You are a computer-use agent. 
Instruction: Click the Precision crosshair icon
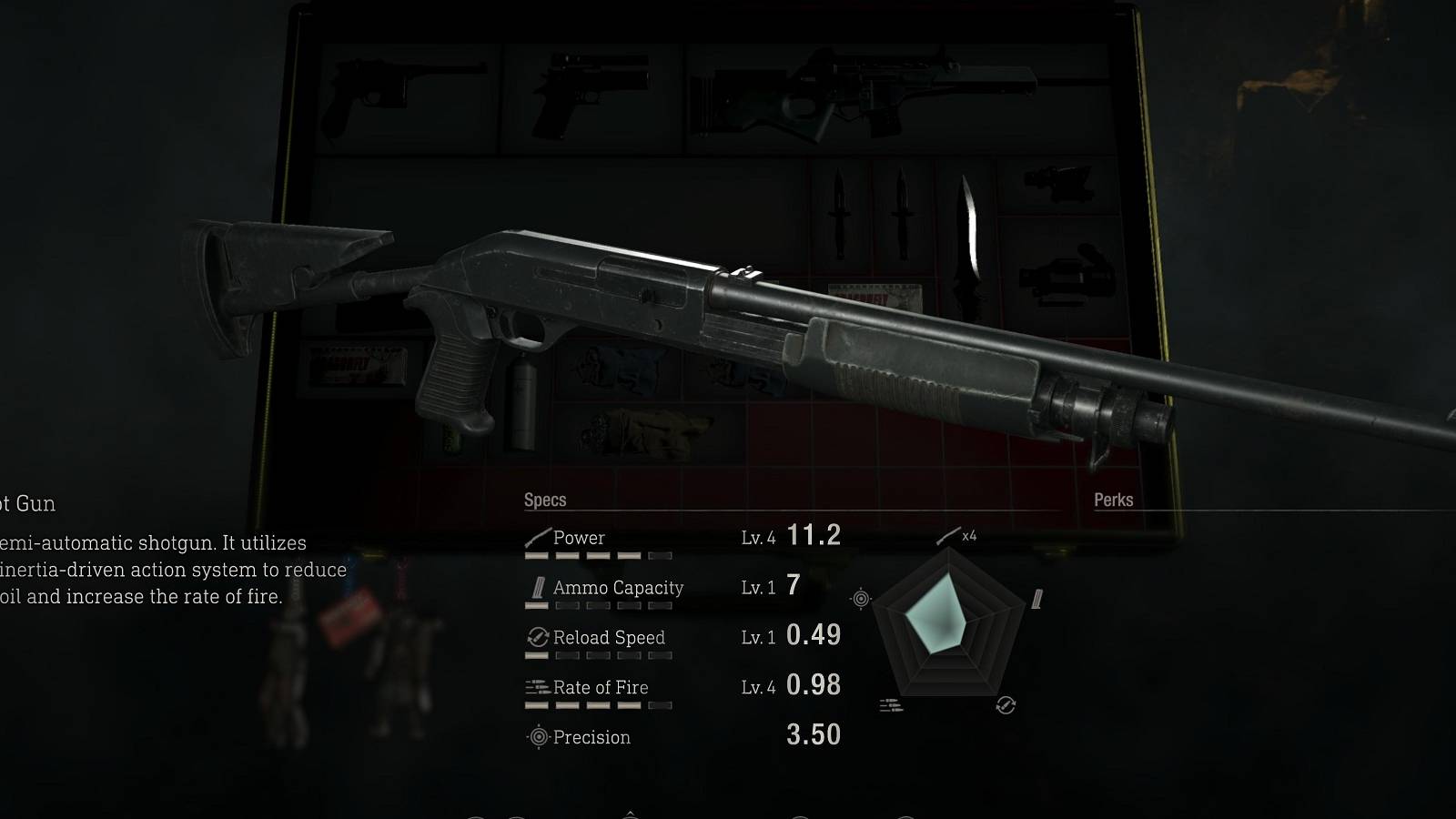[537, 737]
